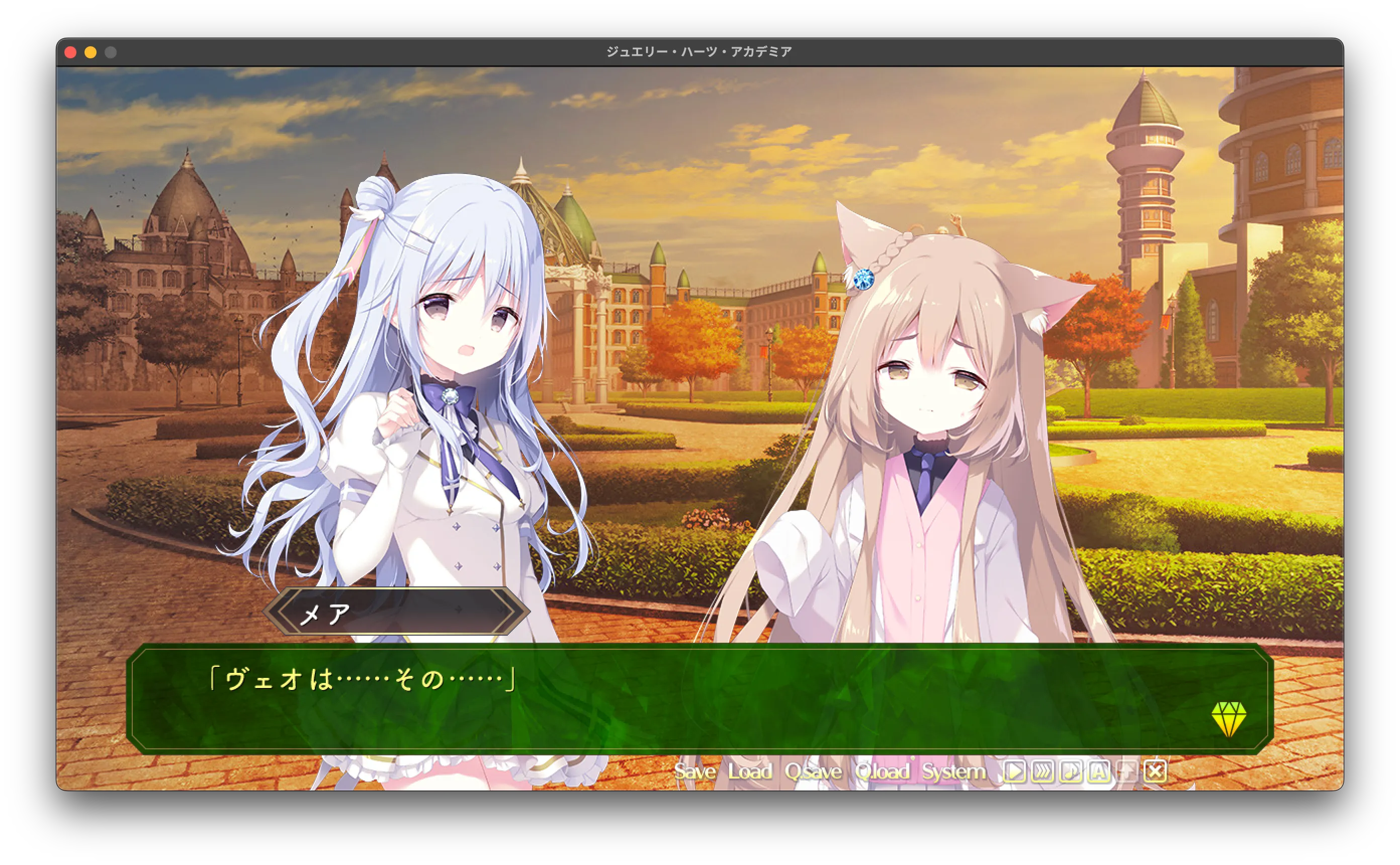Screen dimensions: 1400x865
Task: Open the Load menu
Action: (750, 772)
